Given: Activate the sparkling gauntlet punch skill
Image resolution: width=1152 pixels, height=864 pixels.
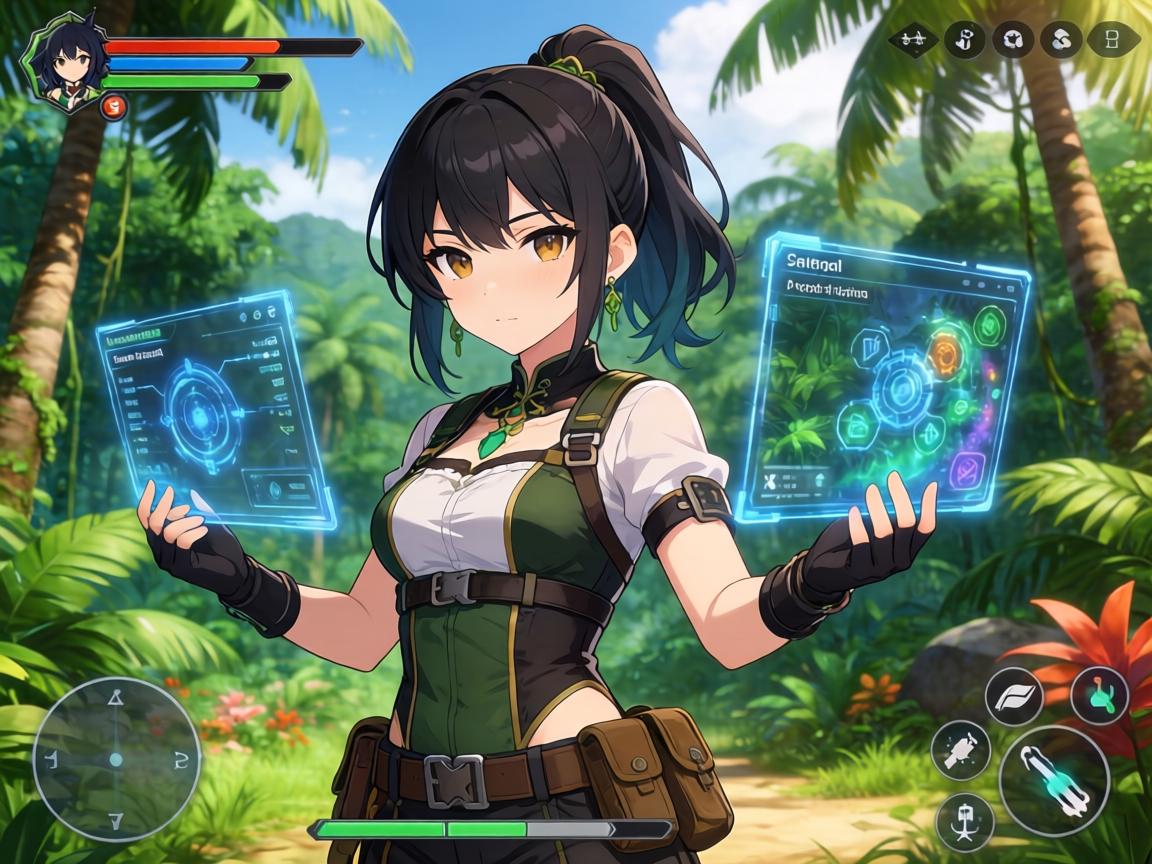Looking at the screenshot, I should pyautogui.click(x=961, y=749).
